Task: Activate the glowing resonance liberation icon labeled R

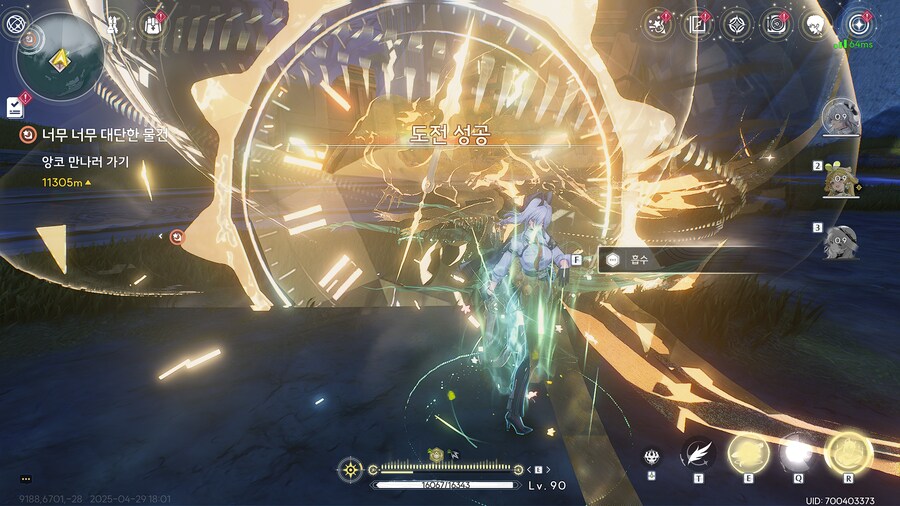Action: coord(848,453)
